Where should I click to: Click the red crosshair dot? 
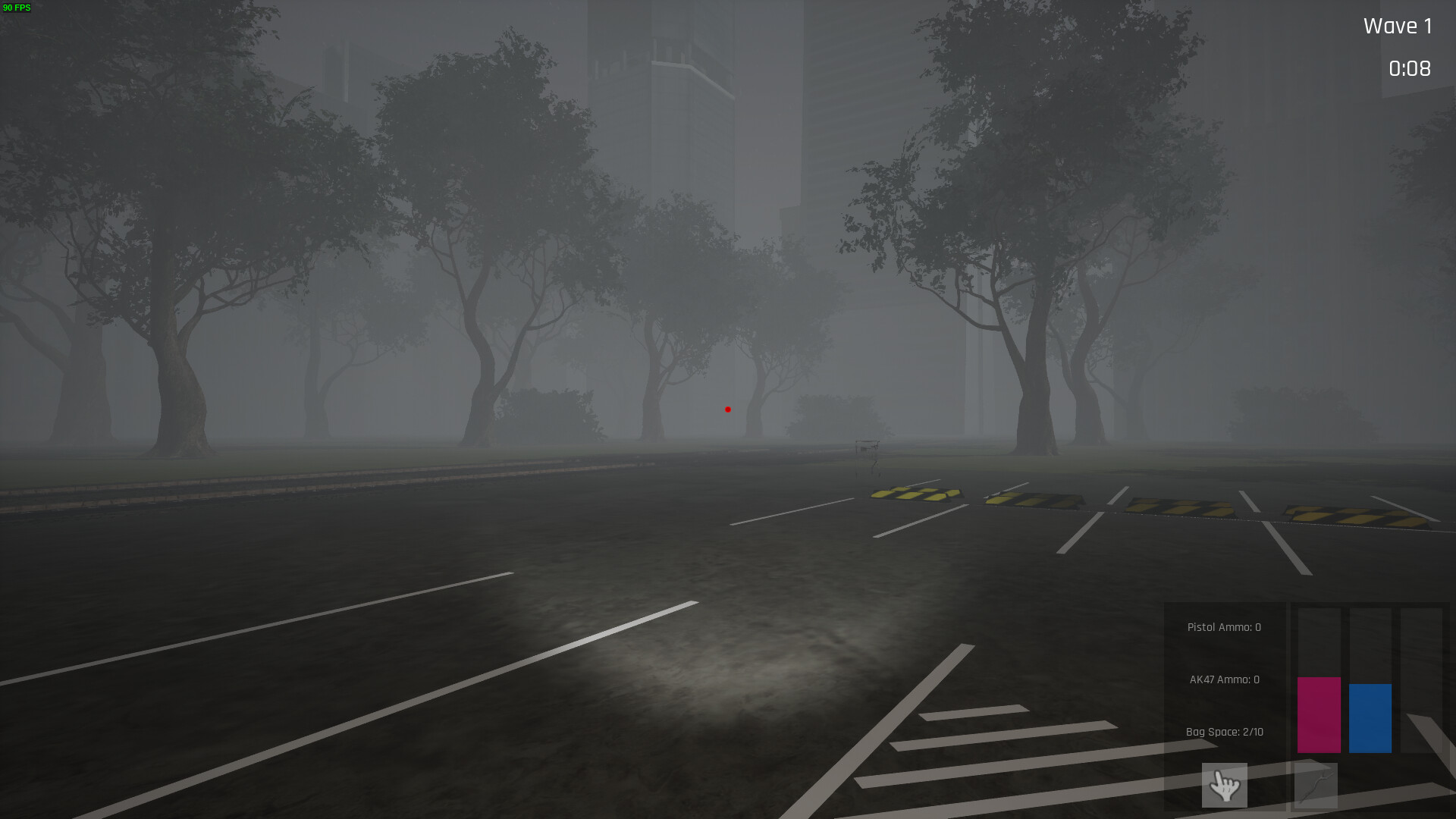point(727,409)
